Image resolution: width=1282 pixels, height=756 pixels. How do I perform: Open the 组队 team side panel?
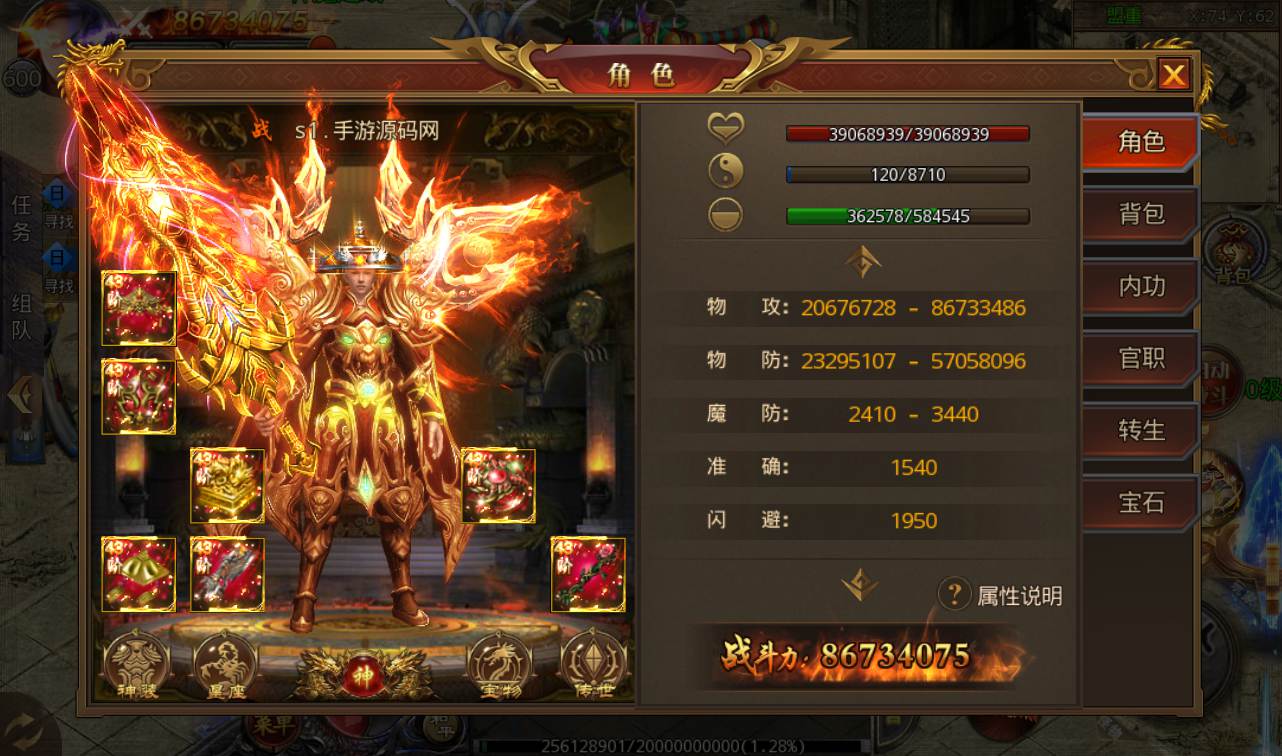tap(21, 318)
